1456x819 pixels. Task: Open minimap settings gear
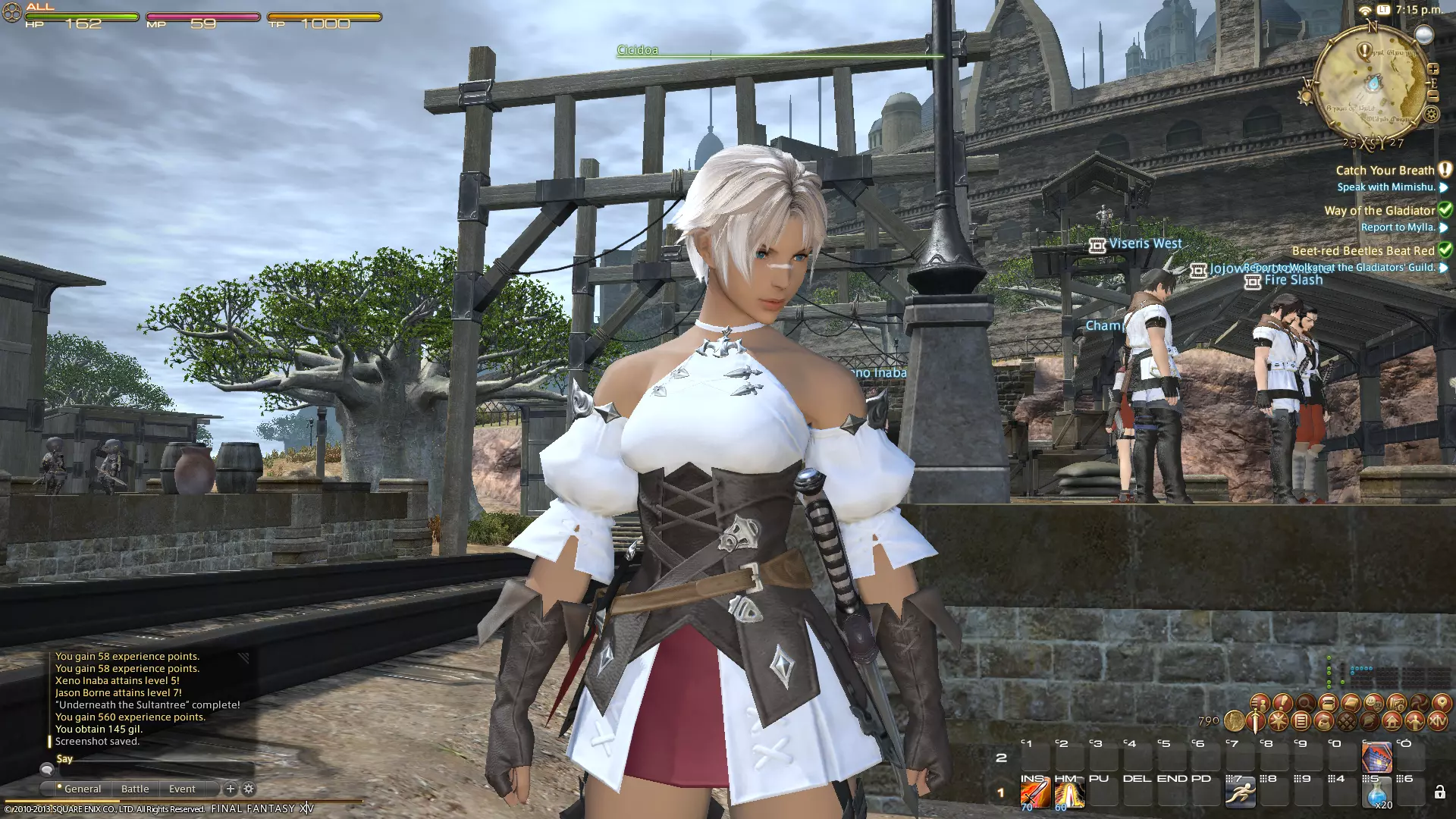[1431, 115]
